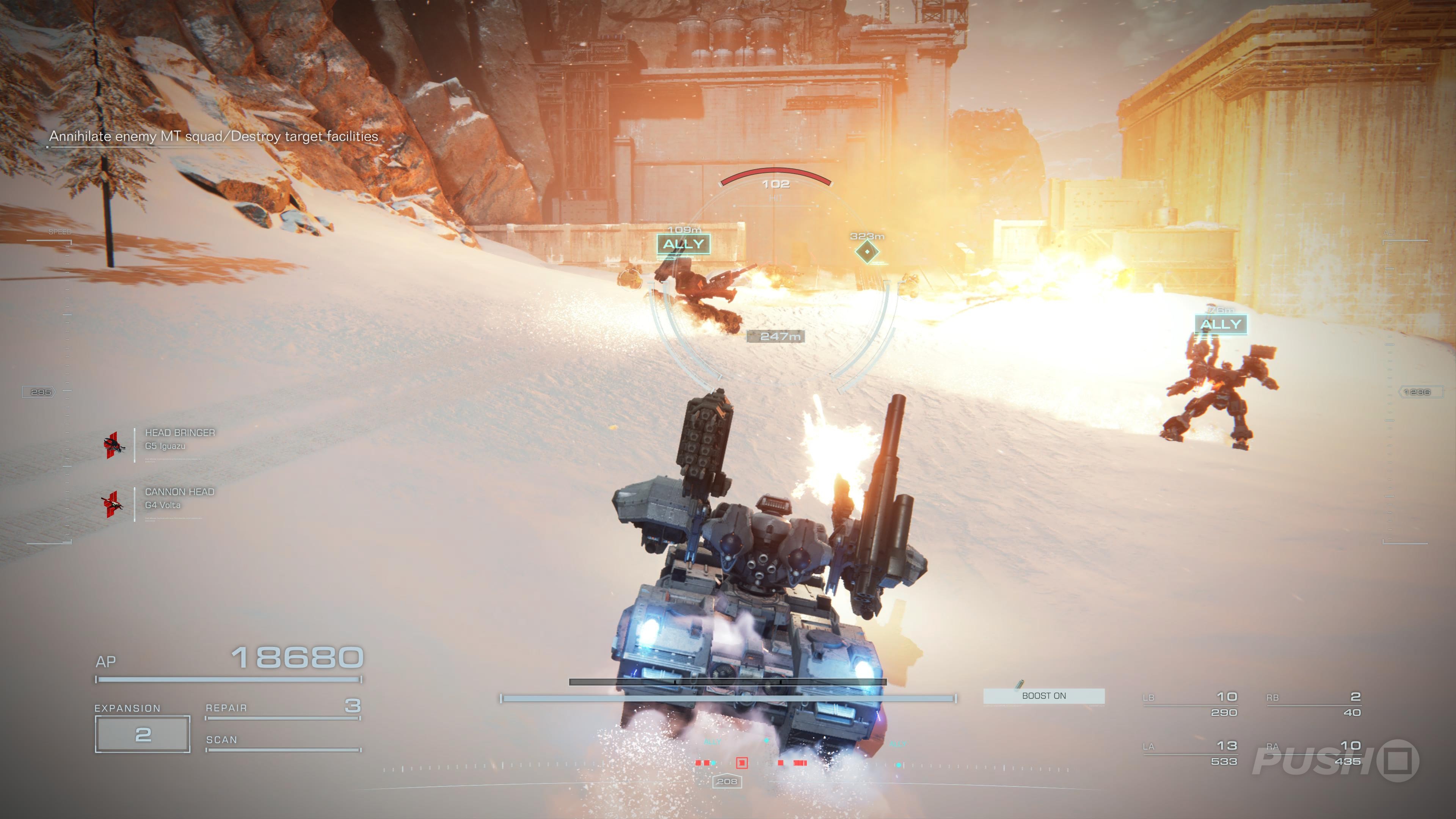Image resolution: width=1456 pixels, height=819 pixels.
Task: Pick the LA weapon slot
Action: tap(1190, 753)
